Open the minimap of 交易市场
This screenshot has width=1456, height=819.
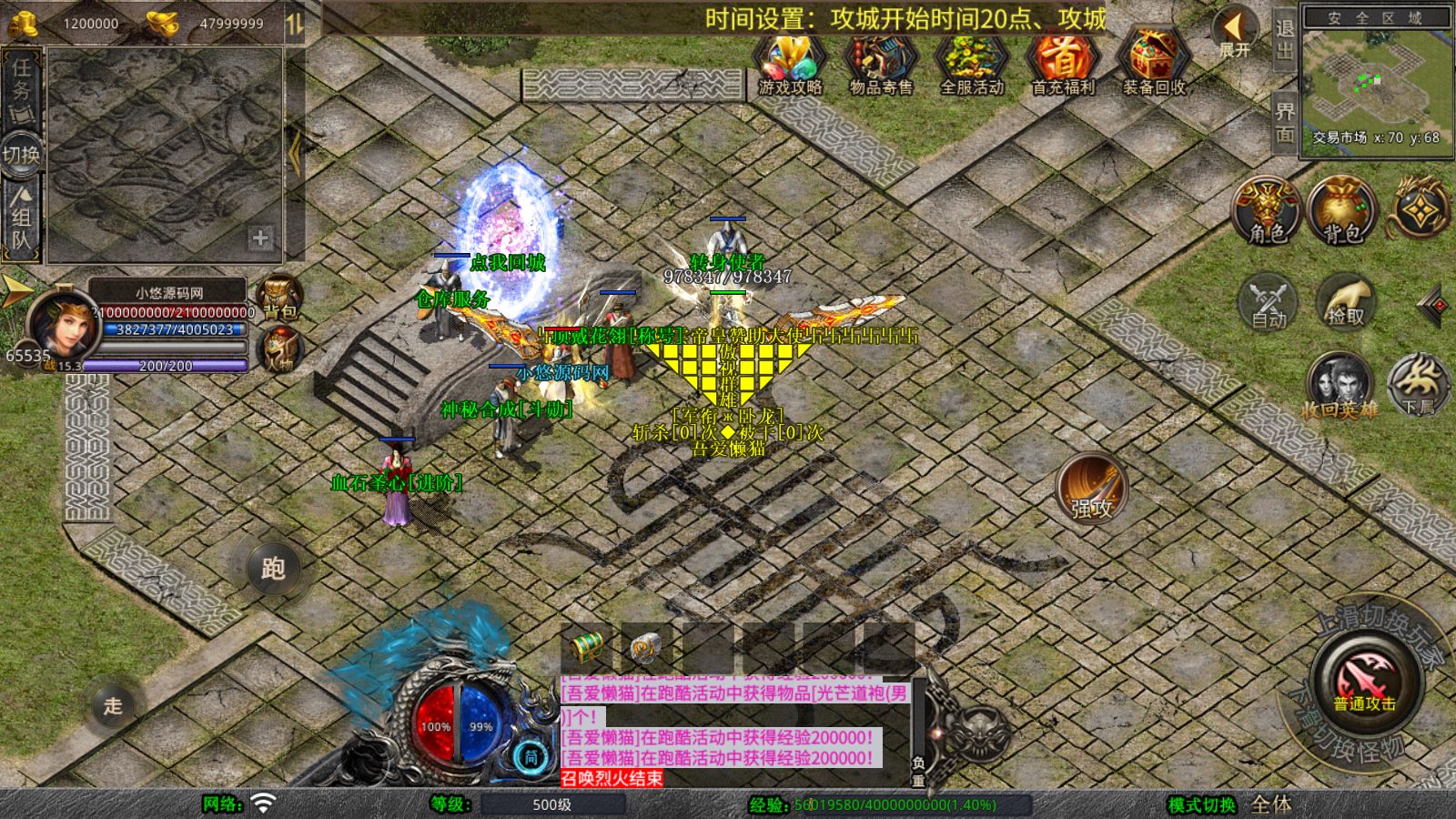(x=1377, y=82)
